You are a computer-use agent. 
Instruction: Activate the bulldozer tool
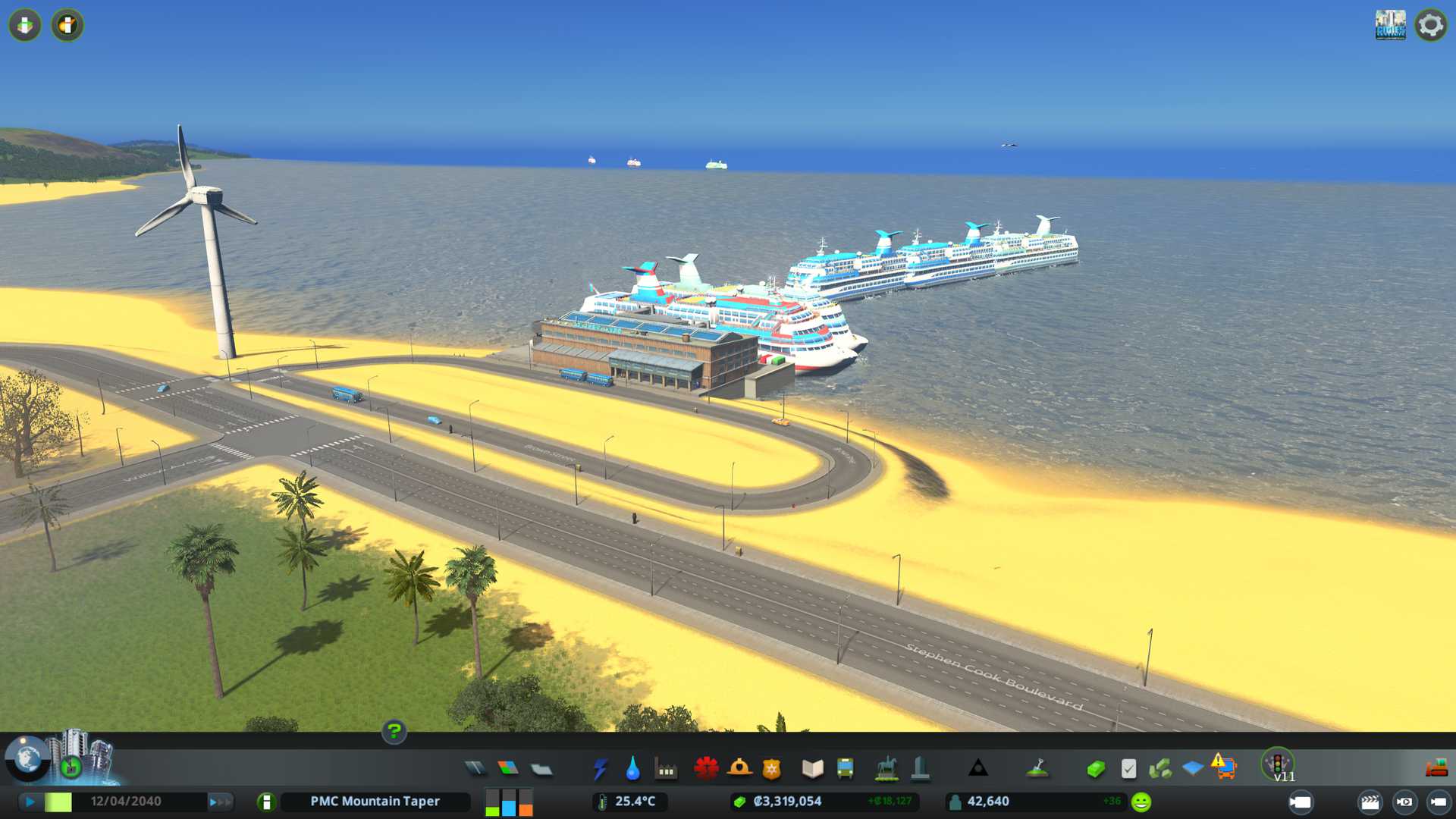(x=1436, y=769)
